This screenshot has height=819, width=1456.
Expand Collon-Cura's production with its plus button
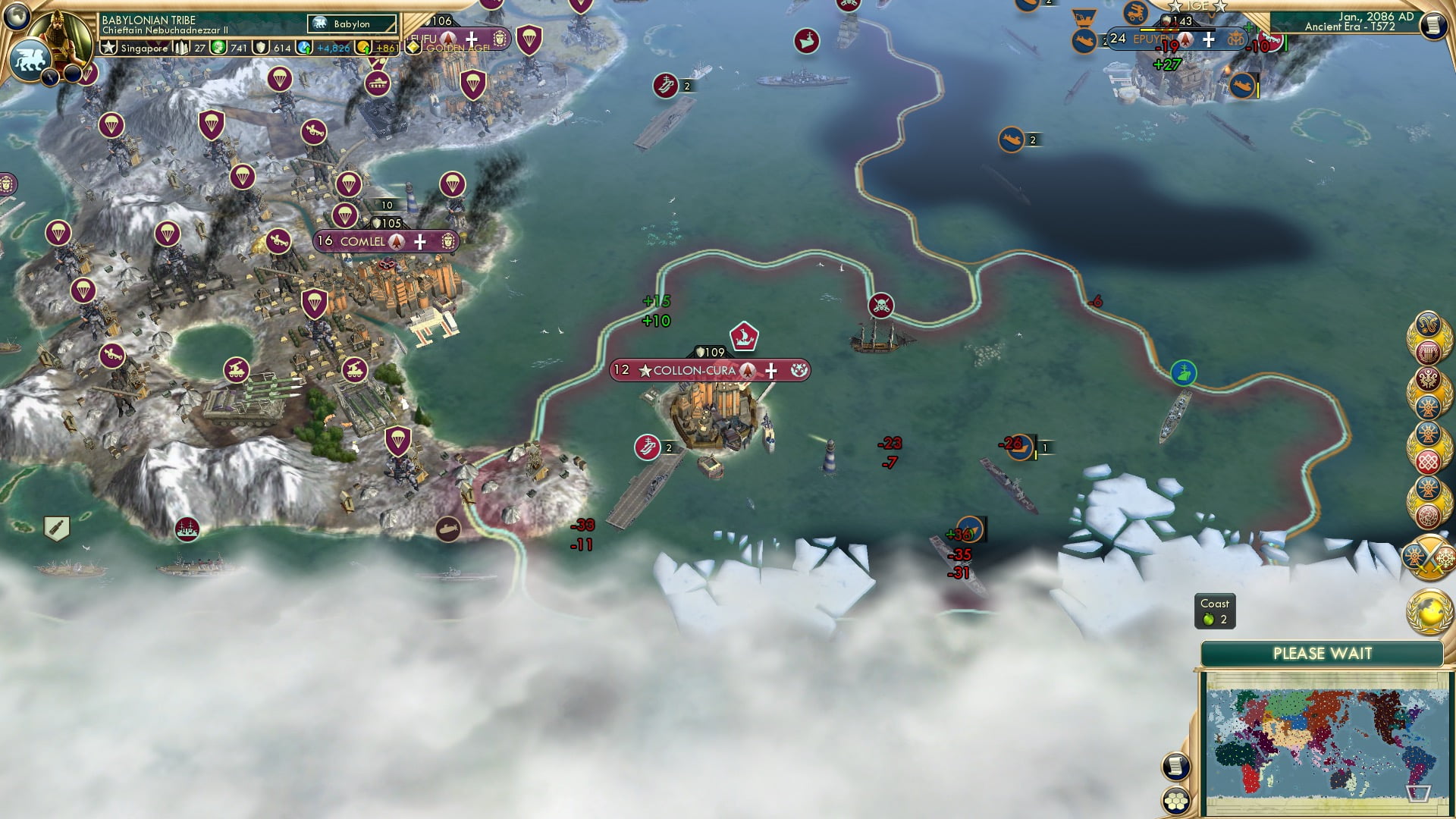771,371
